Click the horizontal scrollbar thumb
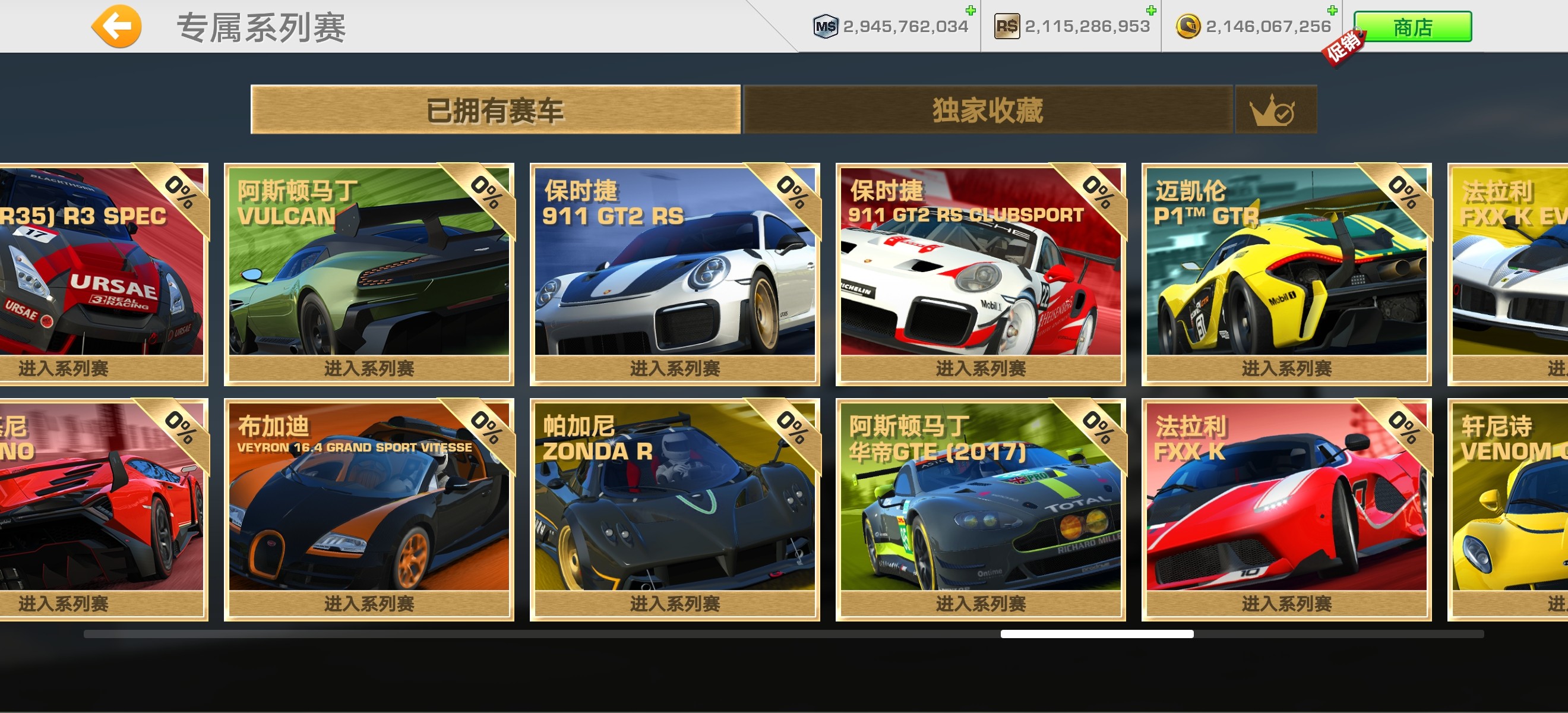Screen dimensions: 1568x713 1096,634
